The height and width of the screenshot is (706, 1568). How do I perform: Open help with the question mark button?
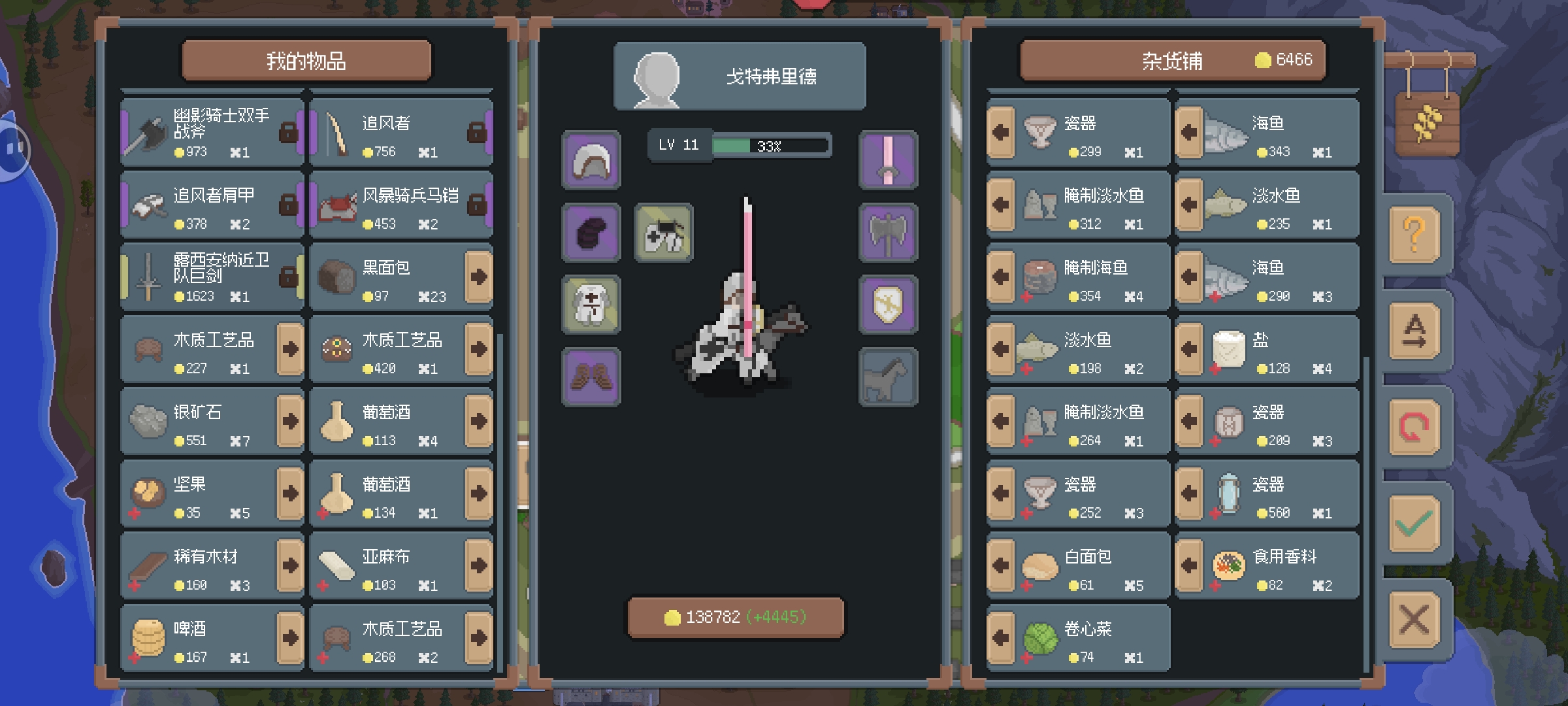point(1414,234)
